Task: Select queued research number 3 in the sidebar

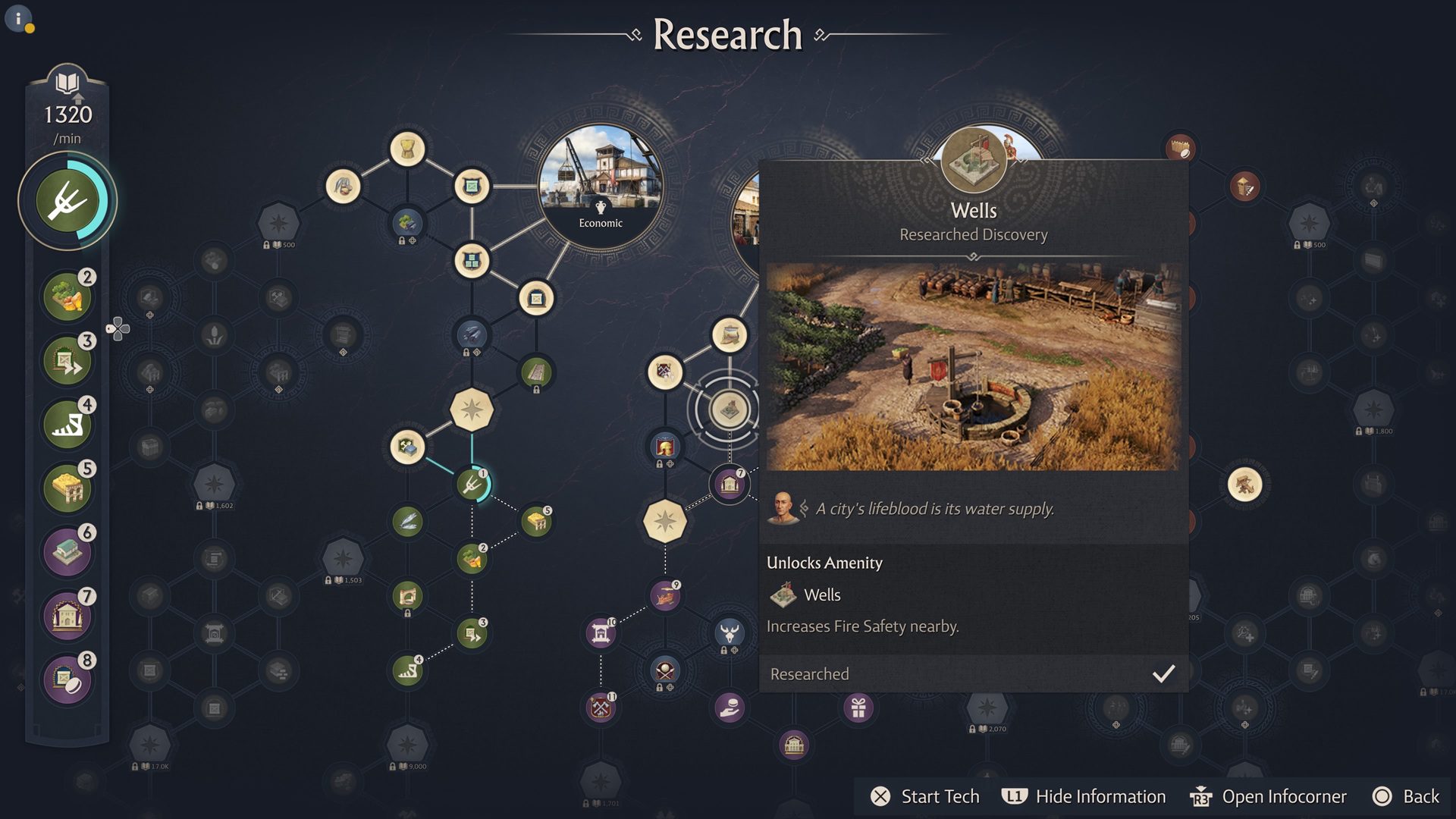Action: pos(67,360)
